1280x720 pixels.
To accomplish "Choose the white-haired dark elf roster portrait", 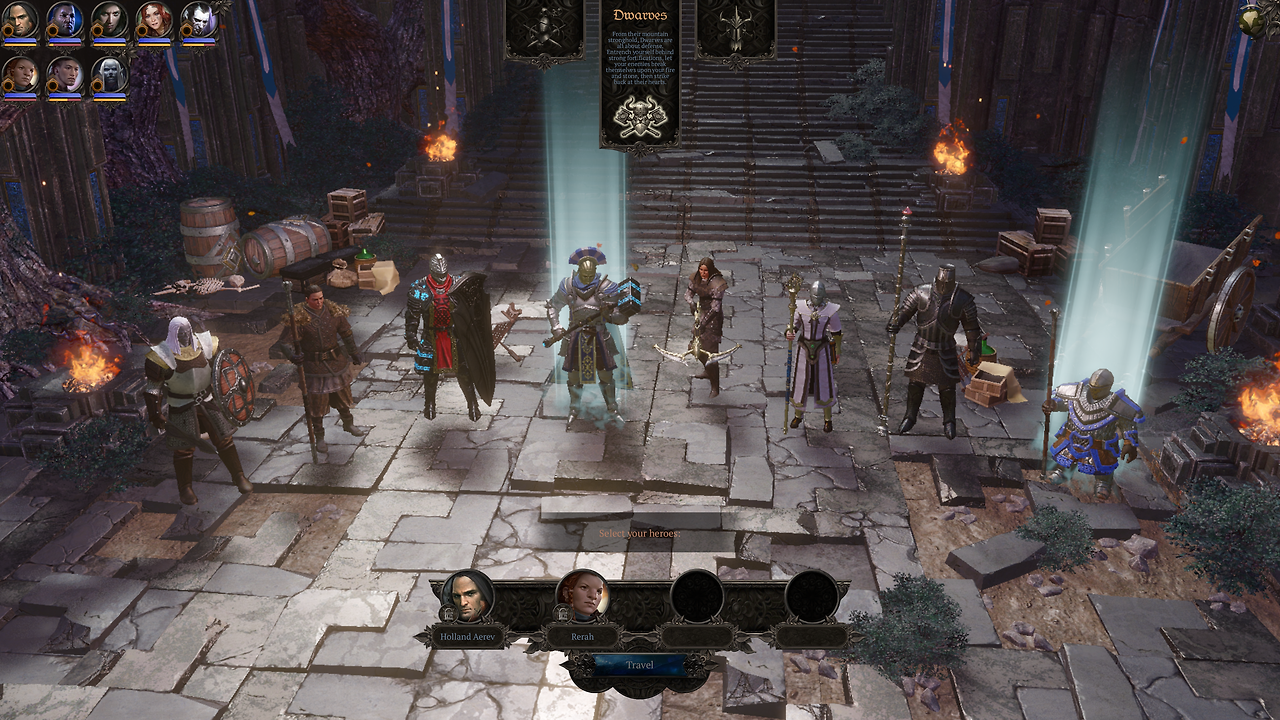I will click(109, 74).
